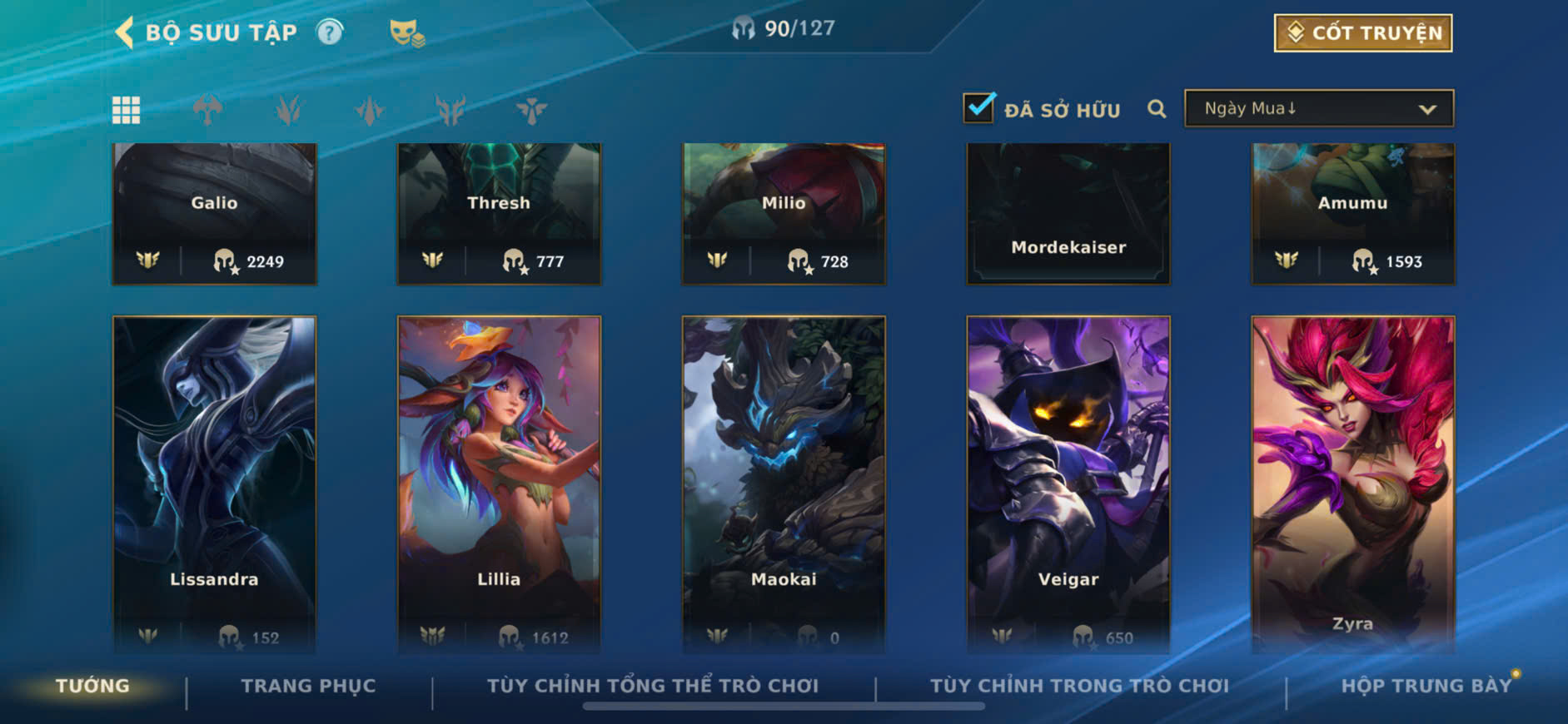The height and width of the screenshot is (724, 1568).
Task: Open the Cốt Truyện button
Action: 1362,33
